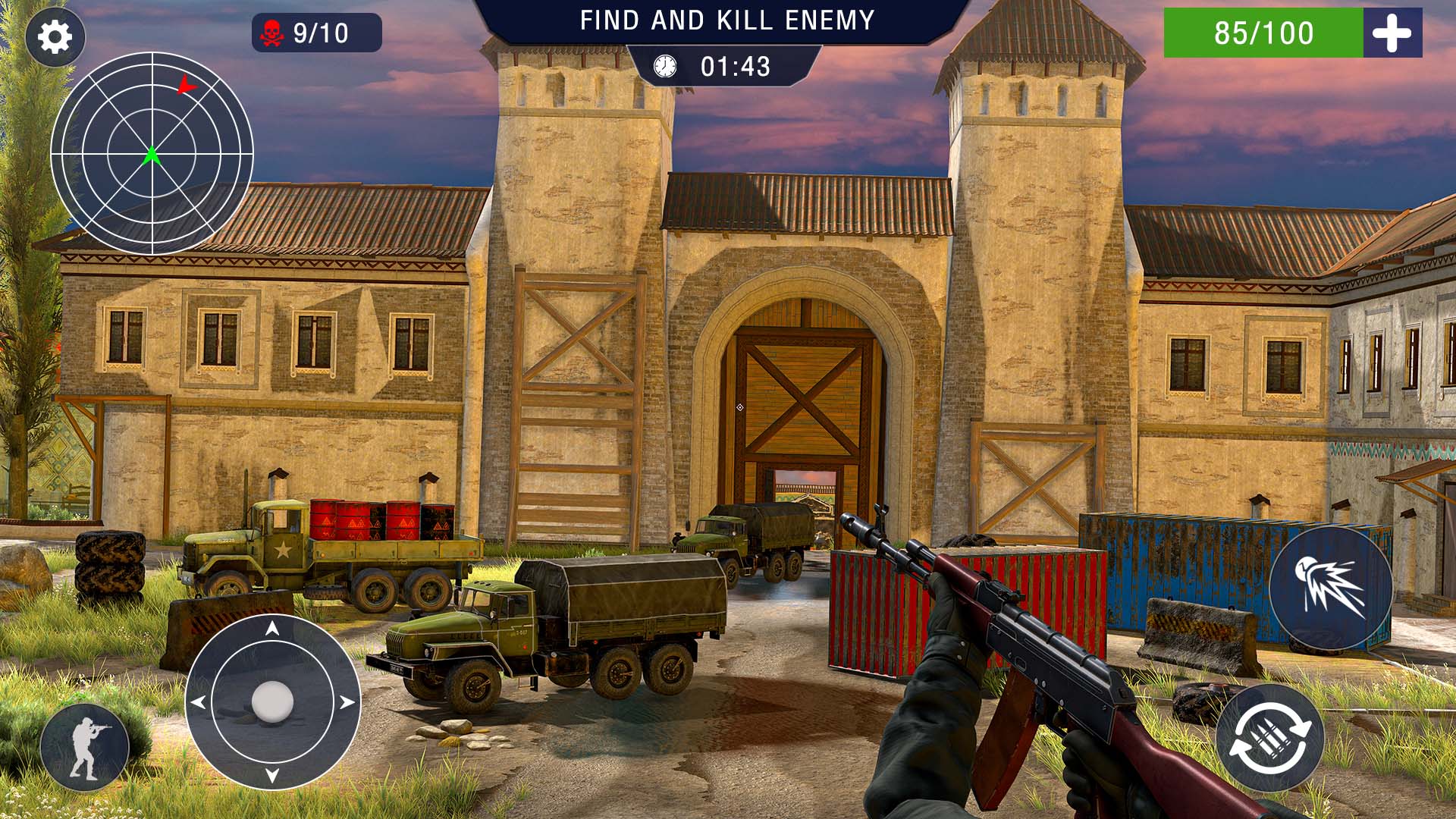Screen dimensions: 1456x819
Task: Tap the movement joystick's down arrow
Action: coord(272,775)
